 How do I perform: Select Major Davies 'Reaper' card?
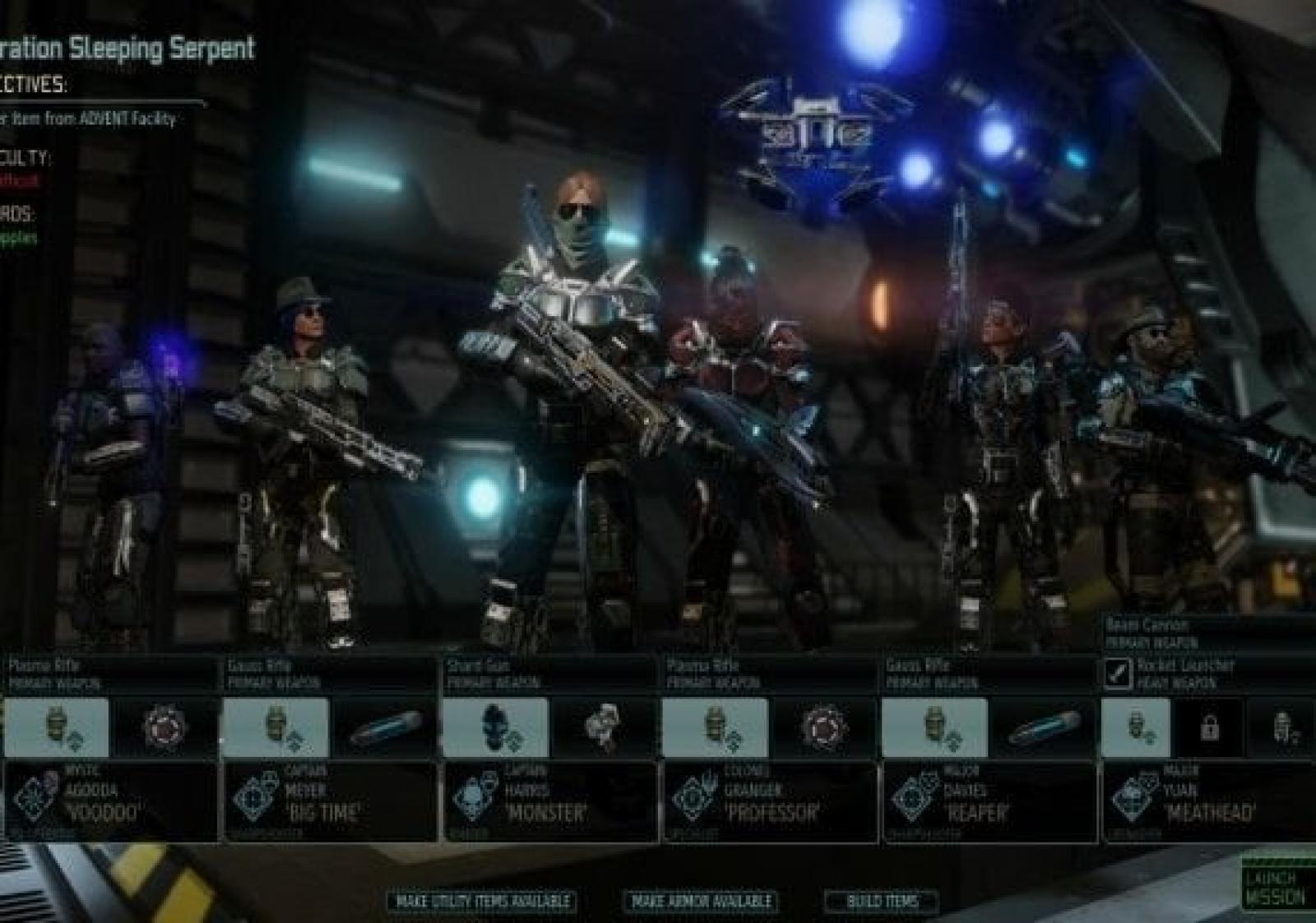(x=989, y=801)
